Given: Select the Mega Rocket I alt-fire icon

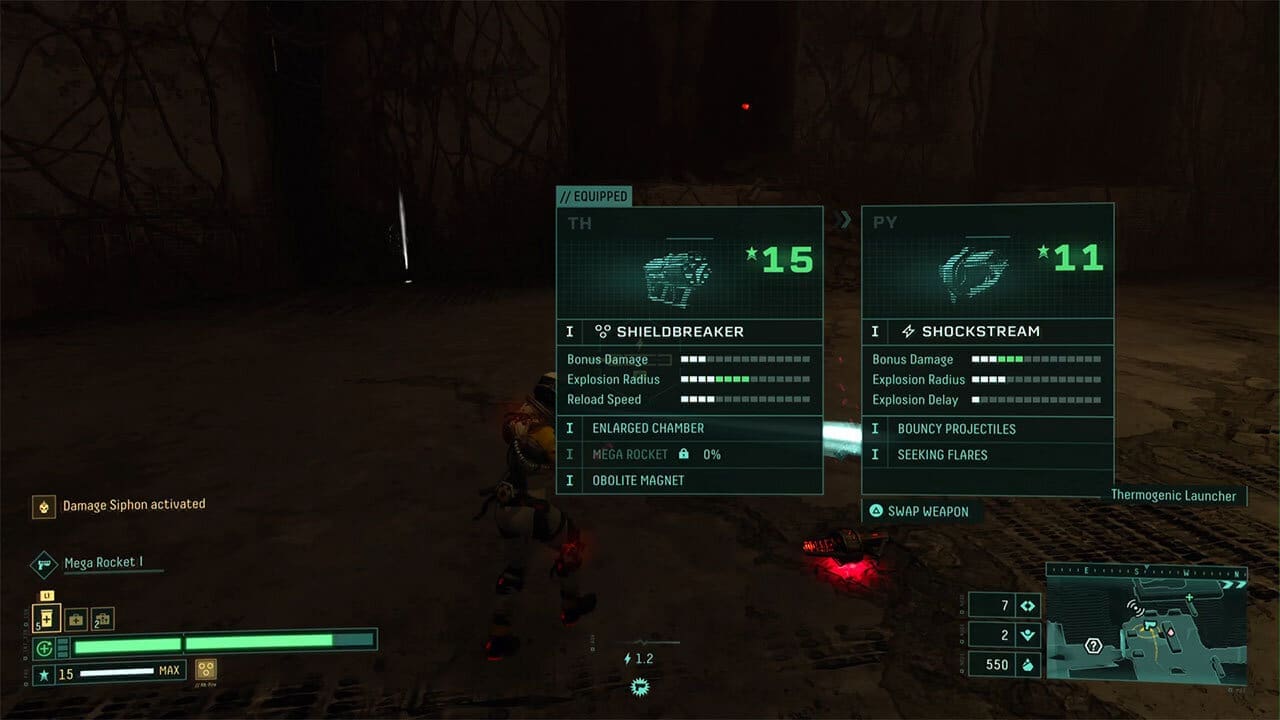Looking at the screenshot, I should pyautogui.click(x=42, y=562).
